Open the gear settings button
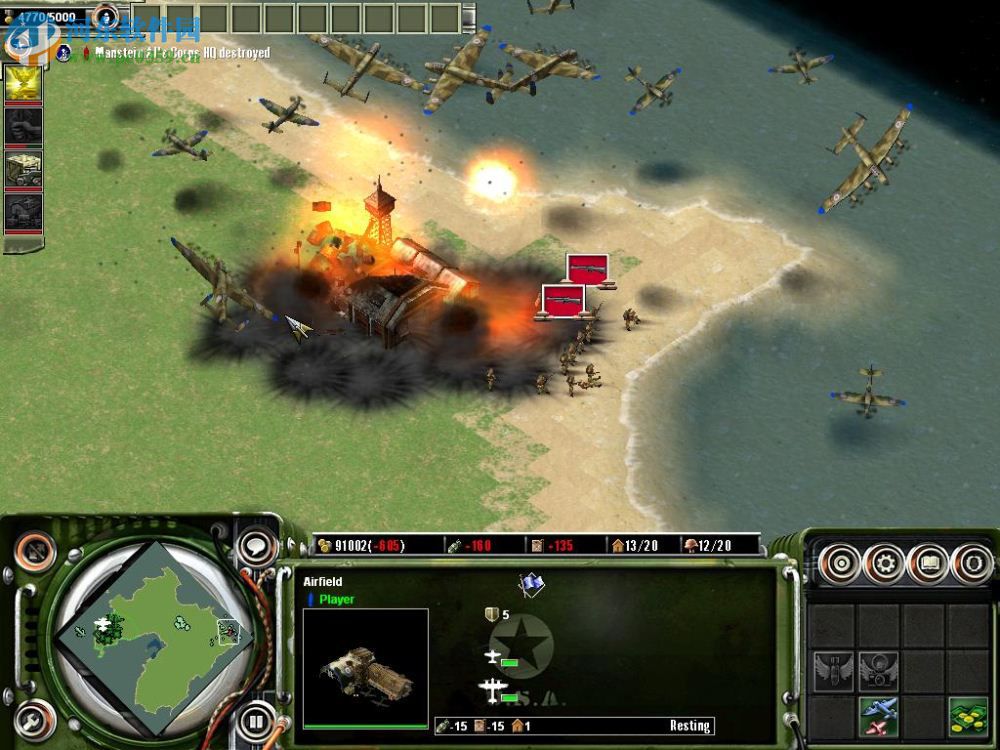1000x750 pixels. [884, 564]
